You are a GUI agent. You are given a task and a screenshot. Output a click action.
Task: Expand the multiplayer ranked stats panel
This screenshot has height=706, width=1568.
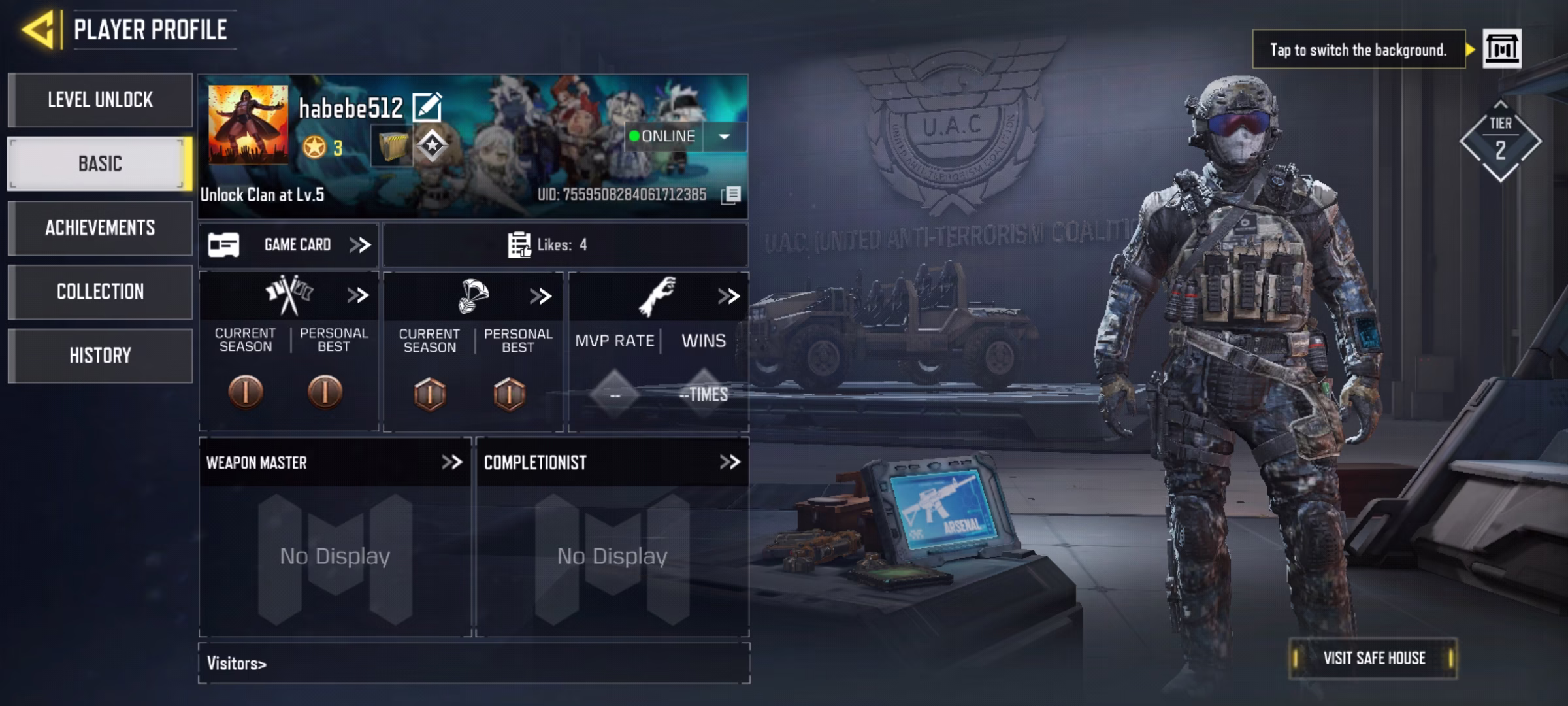tap(357, 295)
